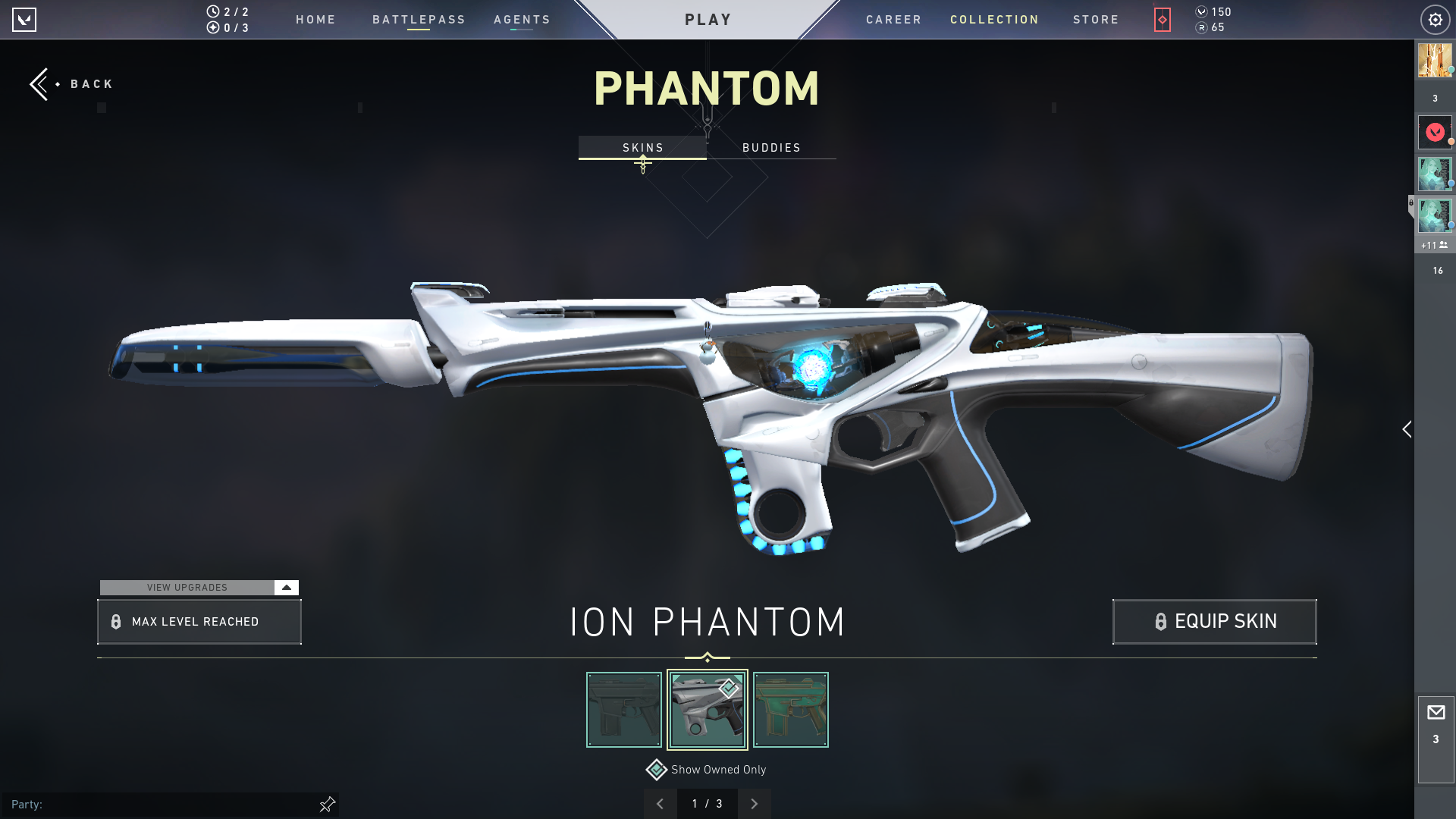Screen dimensions: 1456x819
Task: Open the CAREER page
Action: click(x=893, y=20)
